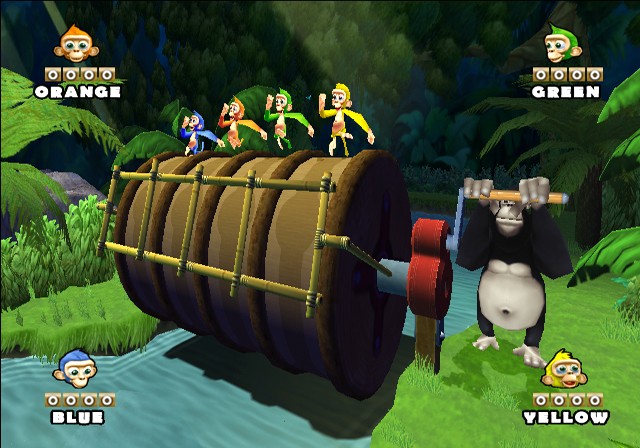Viewport: 640px width, 448px height.
Task: Select the Orange player monkey portrait
Action: (76, 45)
